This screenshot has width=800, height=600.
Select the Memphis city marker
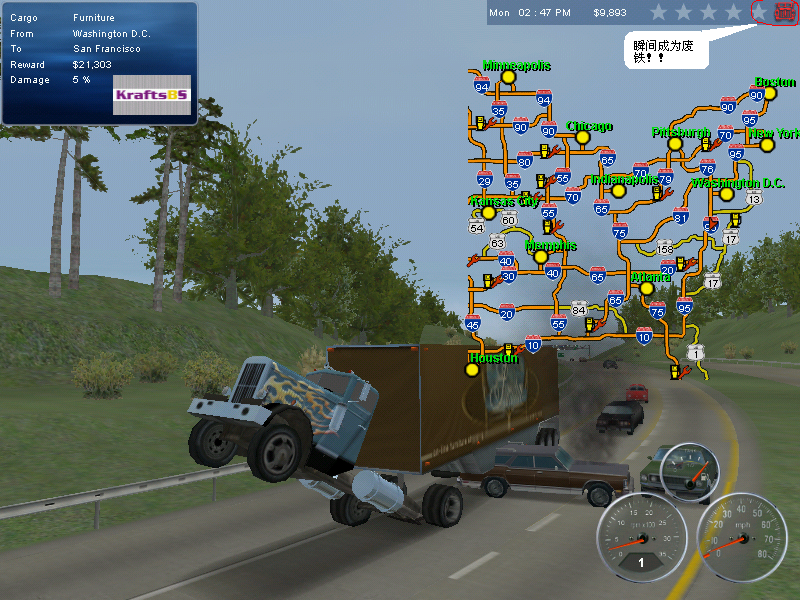(x=541, y=256)
